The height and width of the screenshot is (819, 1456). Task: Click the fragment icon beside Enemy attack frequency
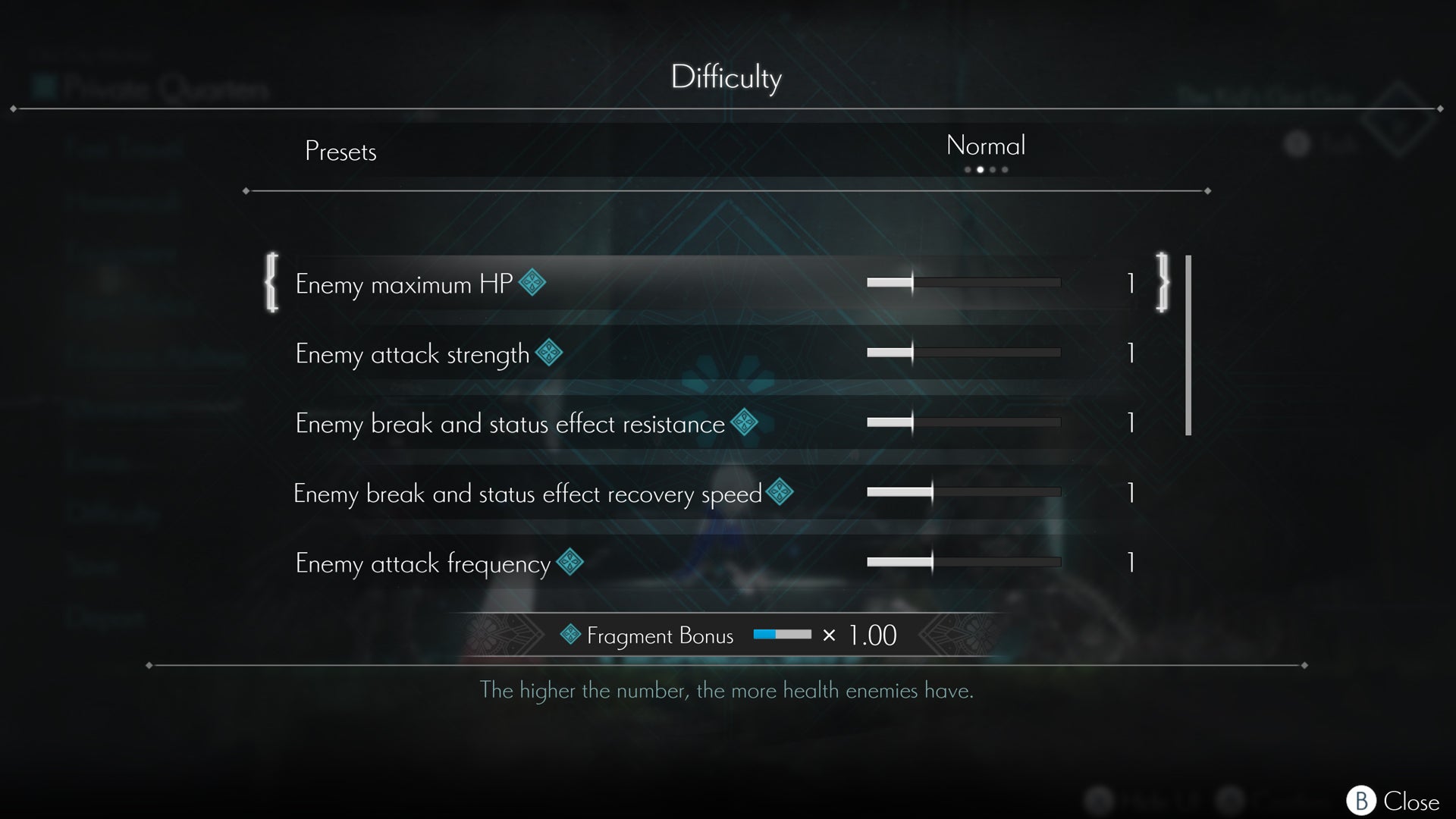[569, 561]
